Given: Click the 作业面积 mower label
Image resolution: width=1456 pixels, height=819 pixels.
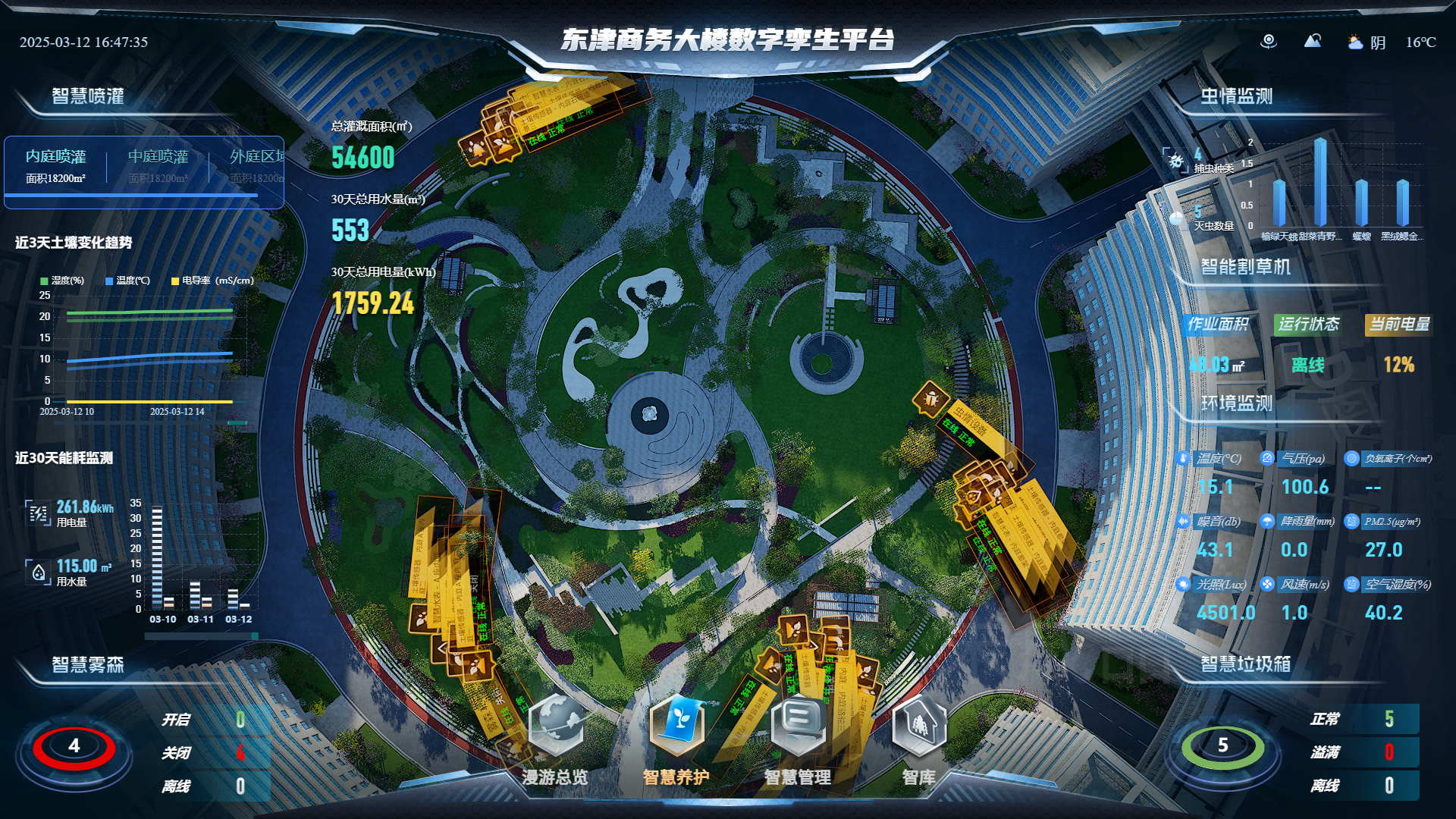Looking at the screenshot, I should pyautogui.click(x=1217, y=325).
